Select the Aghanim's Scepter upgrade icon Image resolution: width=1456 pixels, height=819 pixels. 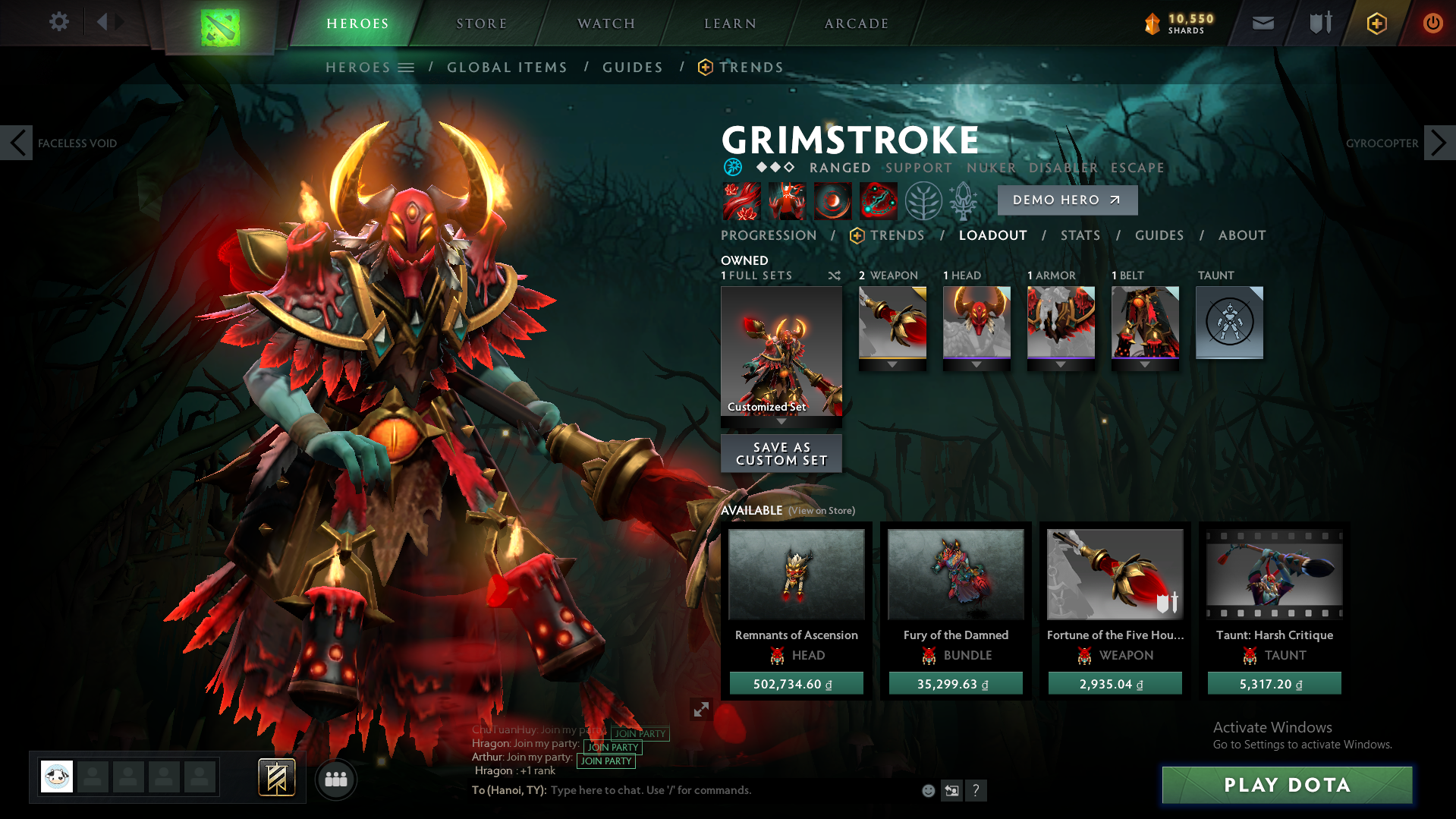[x=962, y=200]
